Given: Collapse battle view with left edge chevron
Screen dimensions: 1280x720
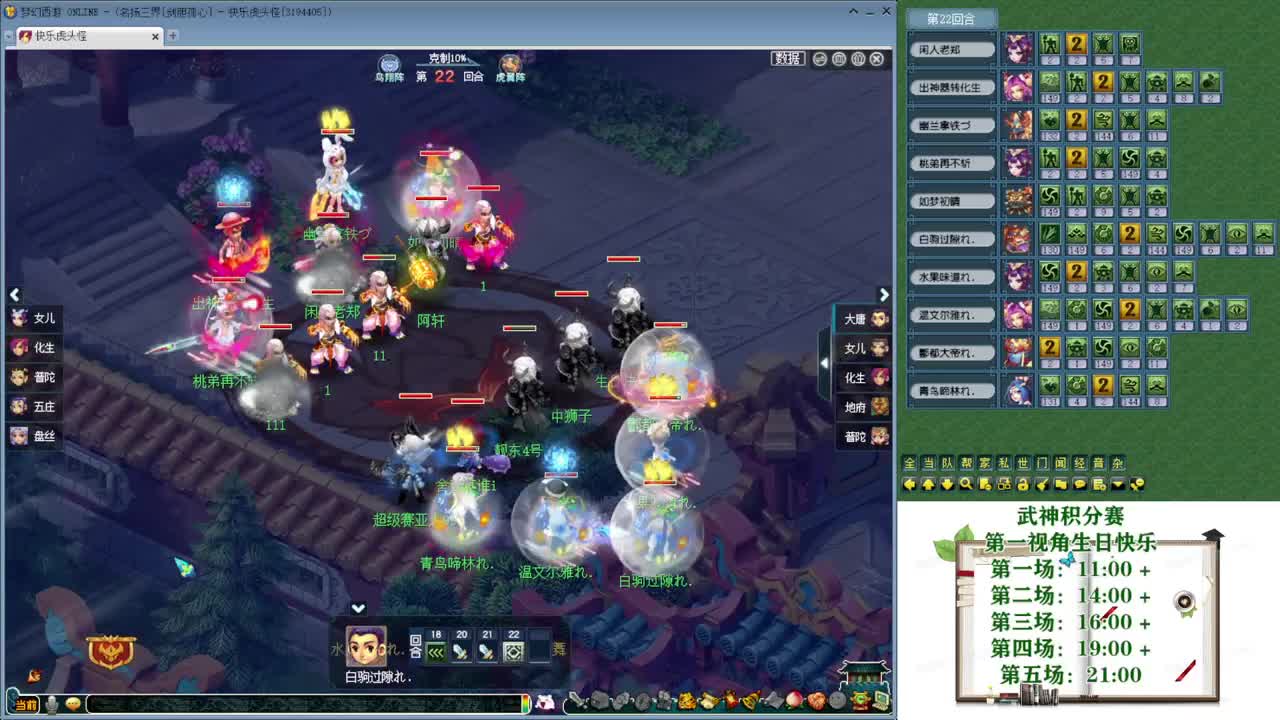Looking at the screenshot, I should [x=14, y=294].
